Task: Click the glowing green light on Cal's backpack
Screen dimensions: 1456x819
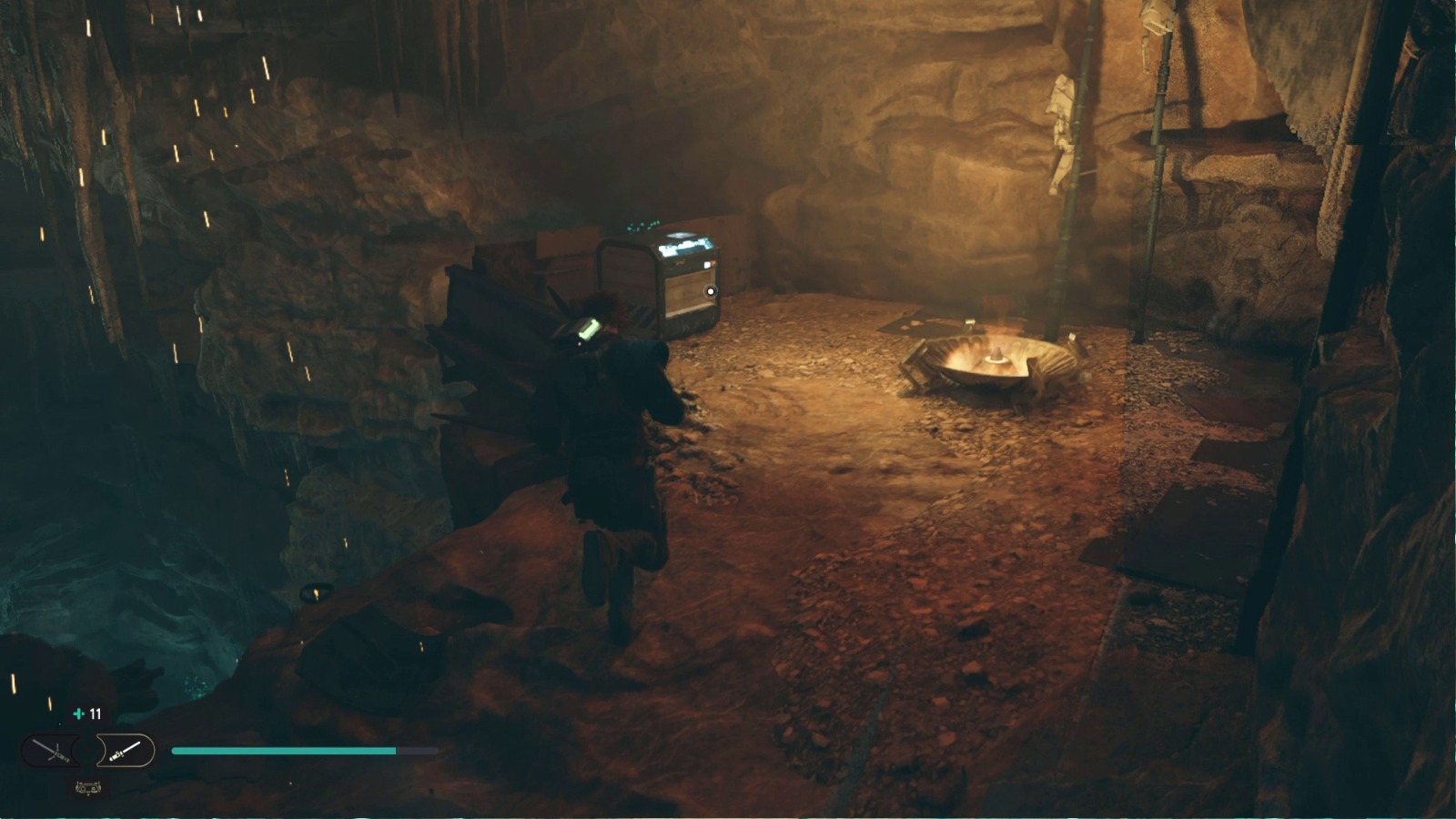Action: [589, 329]
